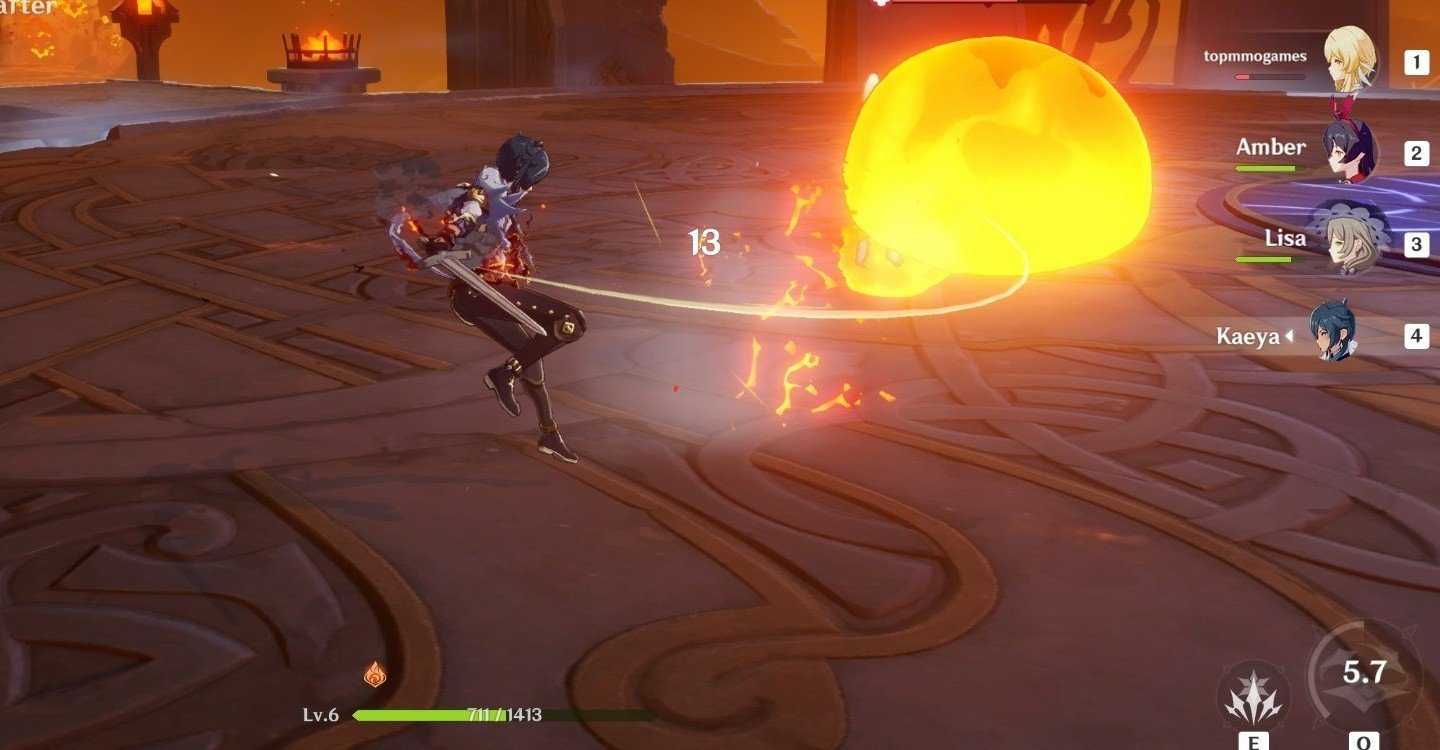This screenshot has height=750, width=1440.
Task: Select Lisa from the party list
Action: 1349,243
